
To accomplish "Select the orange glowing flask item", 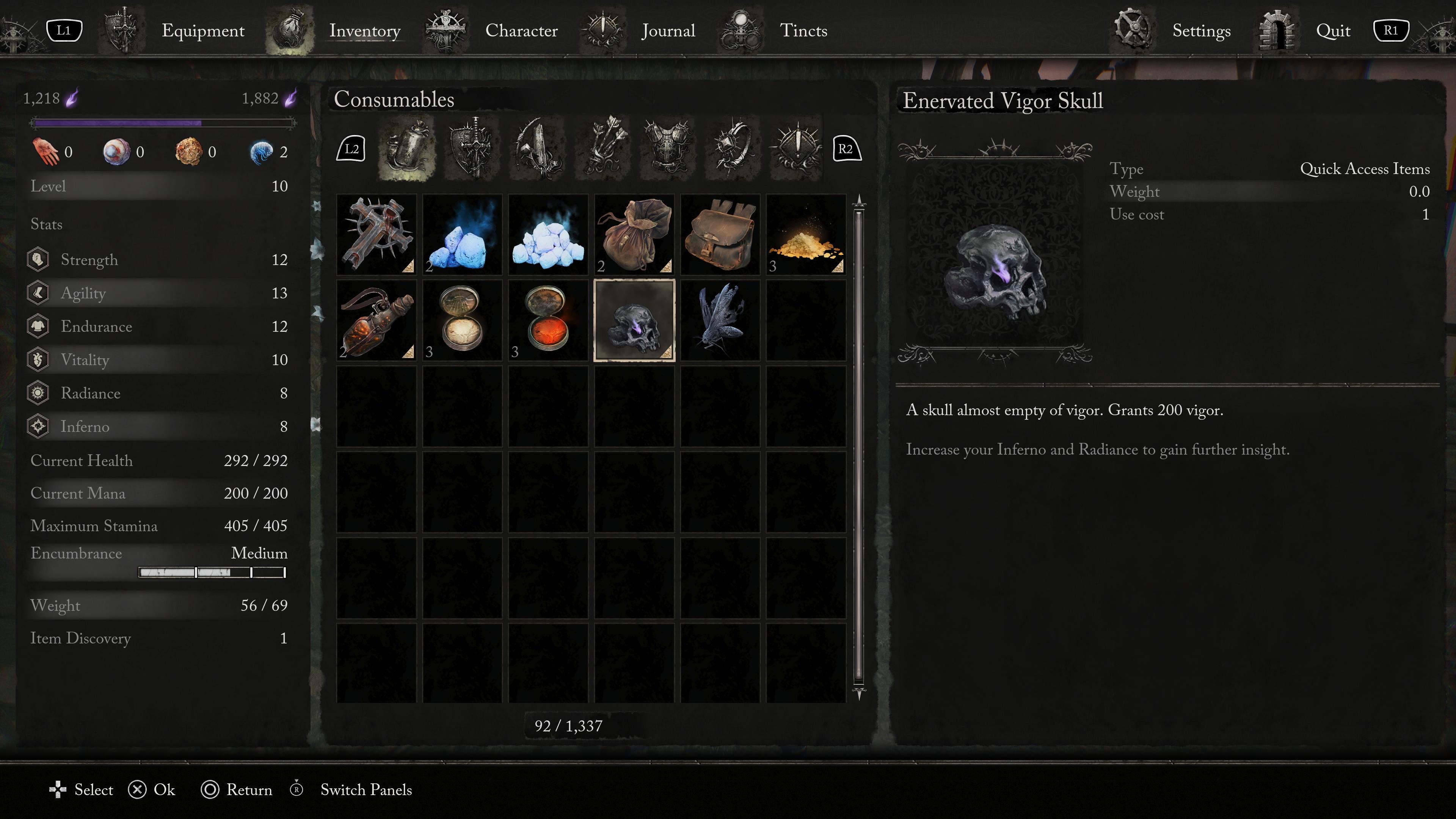I will pos(377,320).
